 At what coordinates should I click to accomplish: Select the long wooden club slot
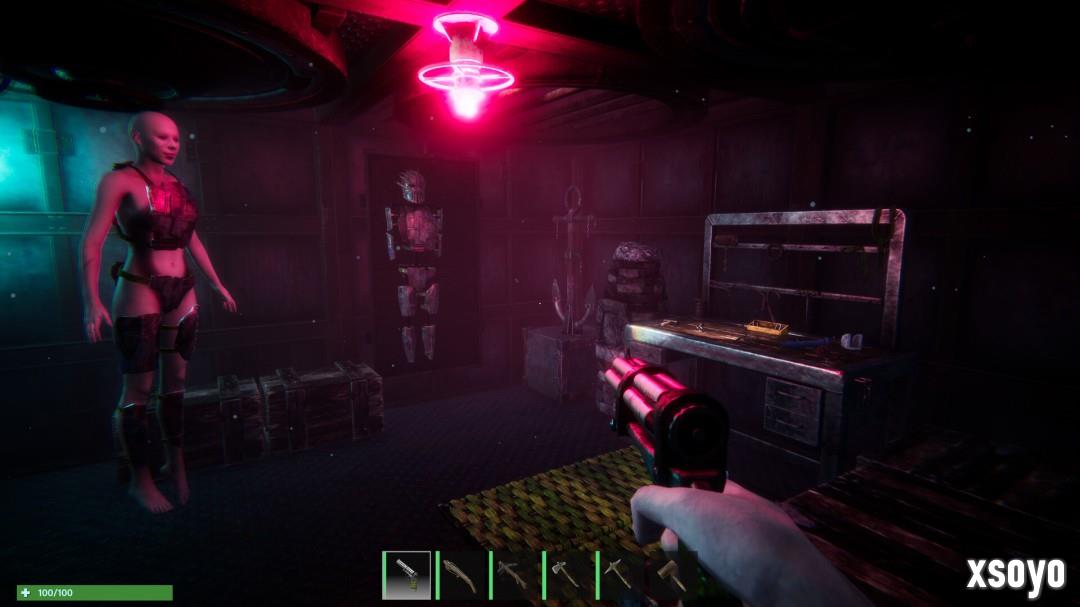tap(460, 575)
